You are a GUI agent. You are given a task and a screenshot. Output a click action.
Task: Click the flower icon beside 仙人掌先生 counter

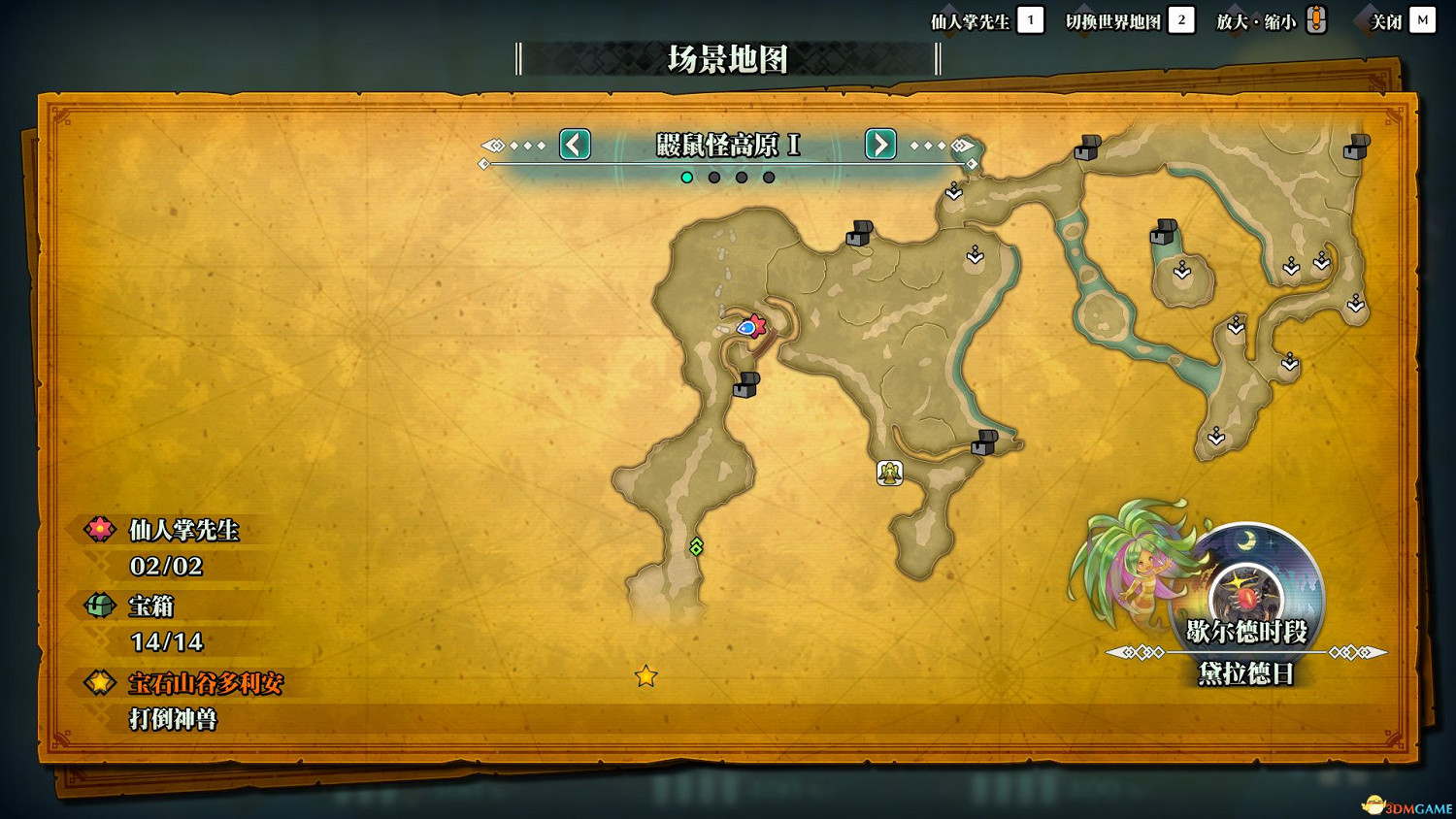[x=100, y=531]
